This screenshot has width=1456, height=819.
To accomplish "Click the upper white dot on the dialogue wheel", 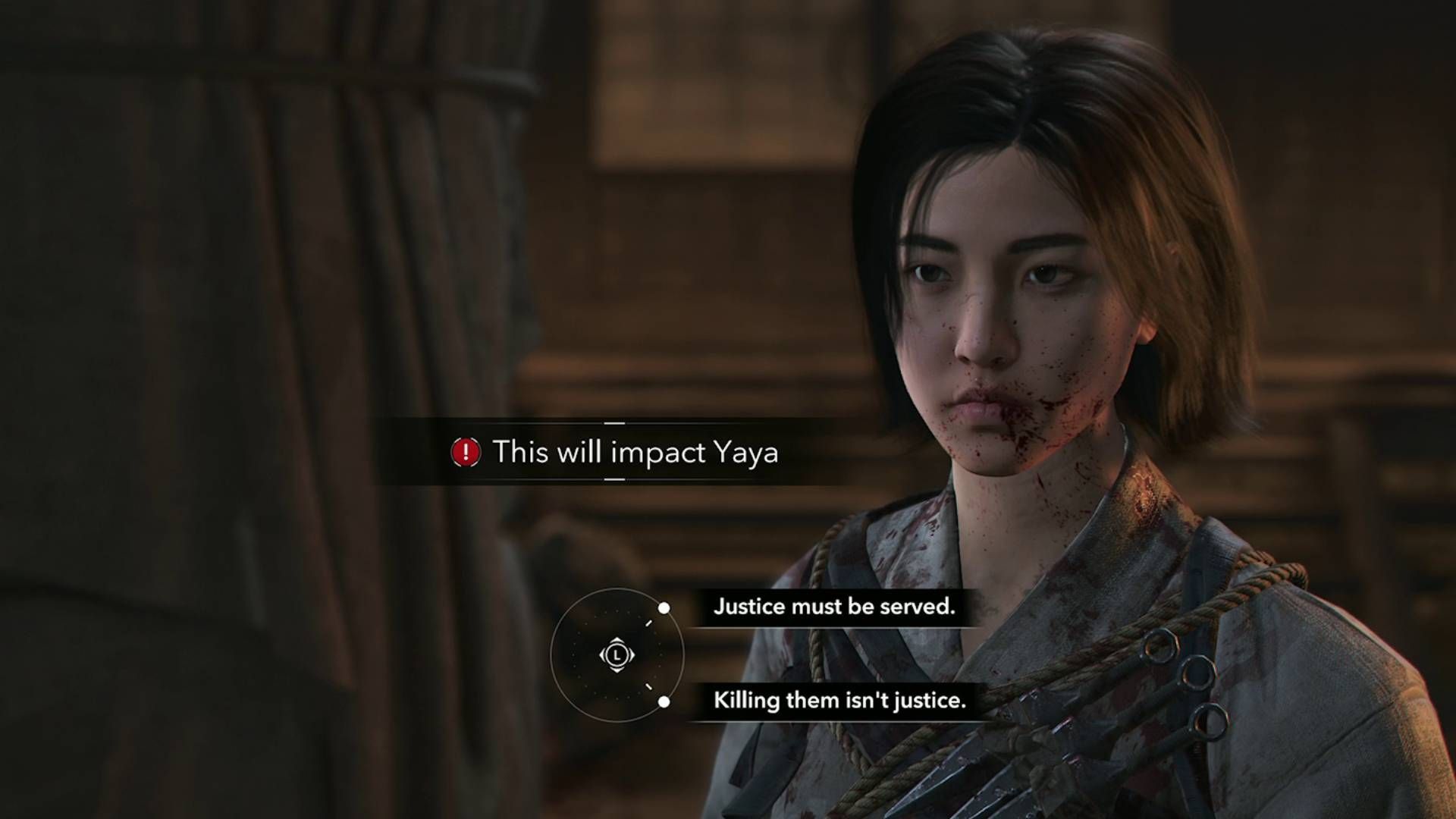I will click(664, 608).
